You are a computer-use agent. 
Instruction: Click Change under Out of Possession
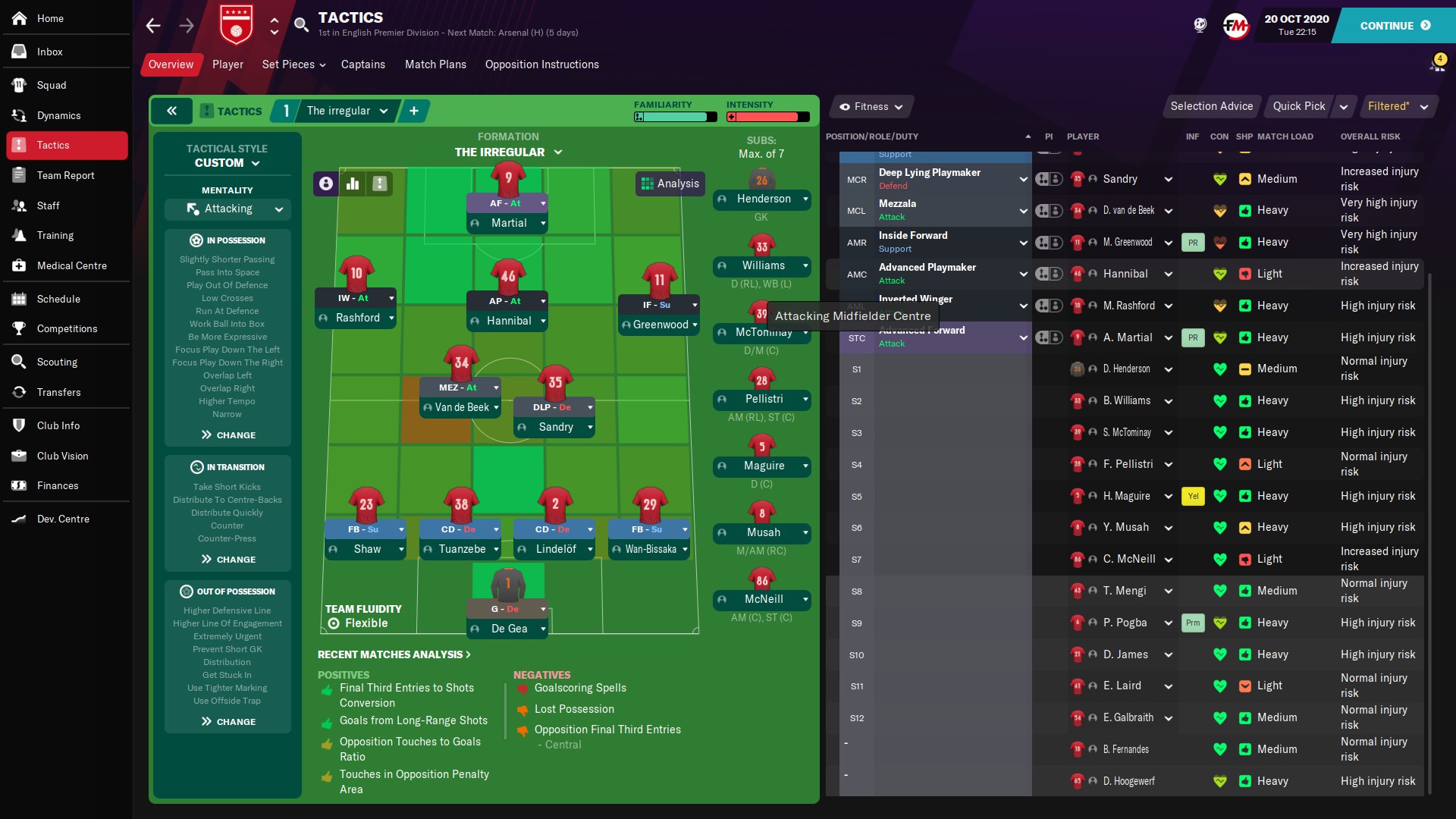click(x=228, y=722)
